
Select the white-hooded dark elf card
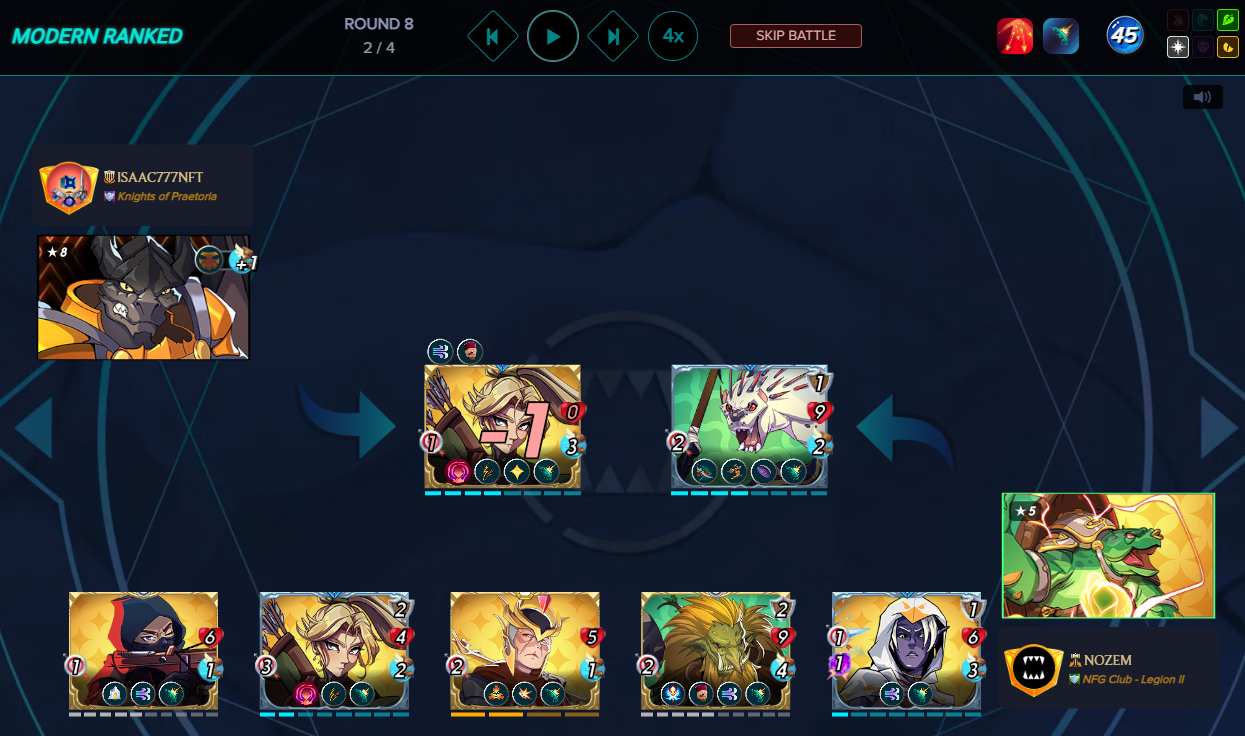click(x=906, y=652)
